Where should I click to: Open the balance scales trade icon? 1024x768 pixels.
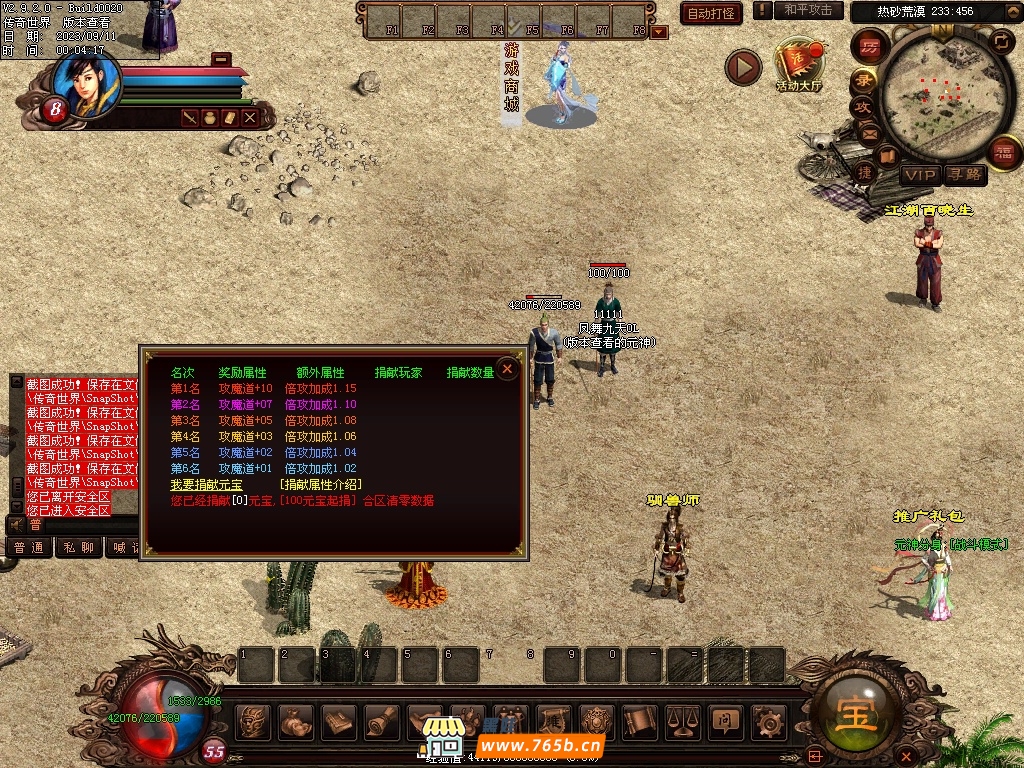coord(682,720)
